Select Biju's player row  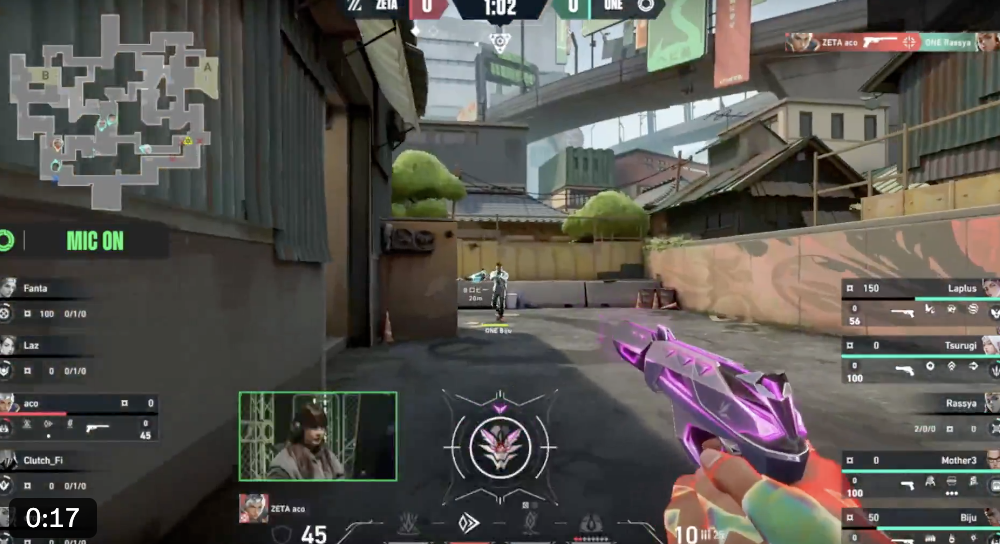click(x=920, y=524)
